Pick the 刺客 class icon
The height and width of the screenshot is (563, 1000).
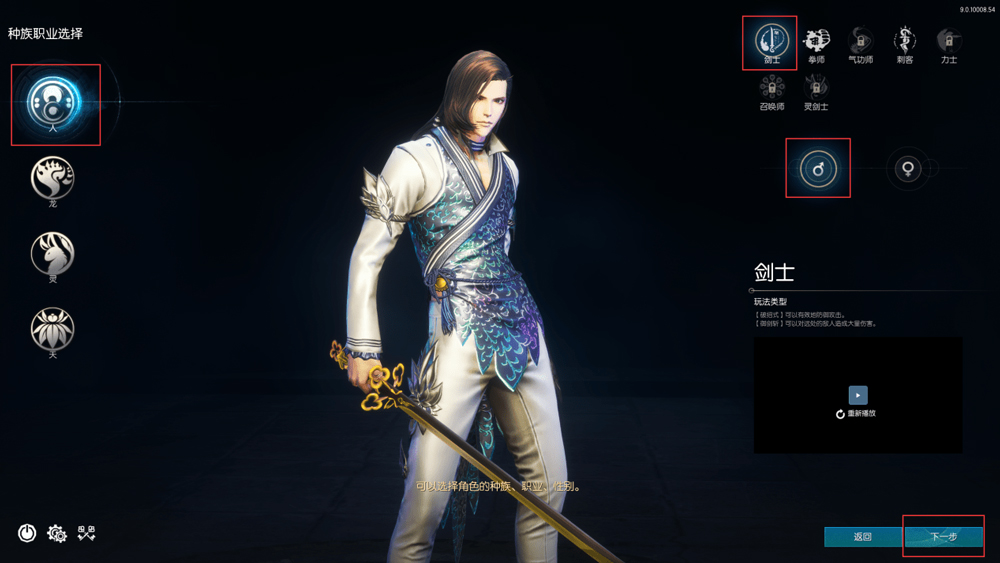click(904, 41)
